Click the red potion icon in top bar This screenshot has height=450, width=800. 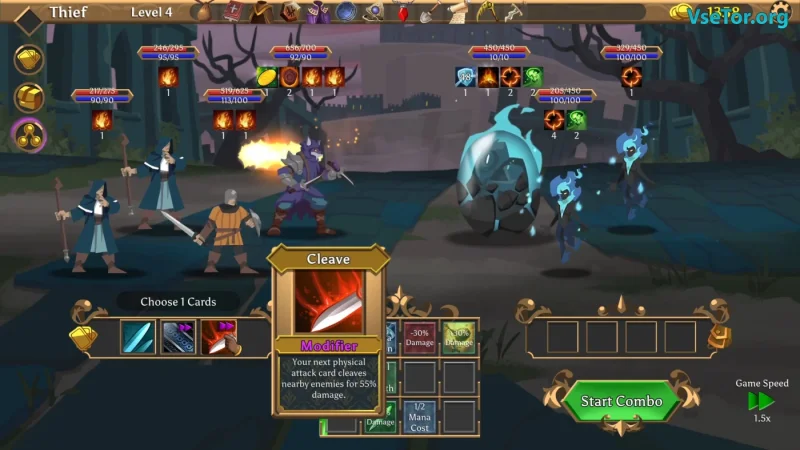[x=404, y=13]
